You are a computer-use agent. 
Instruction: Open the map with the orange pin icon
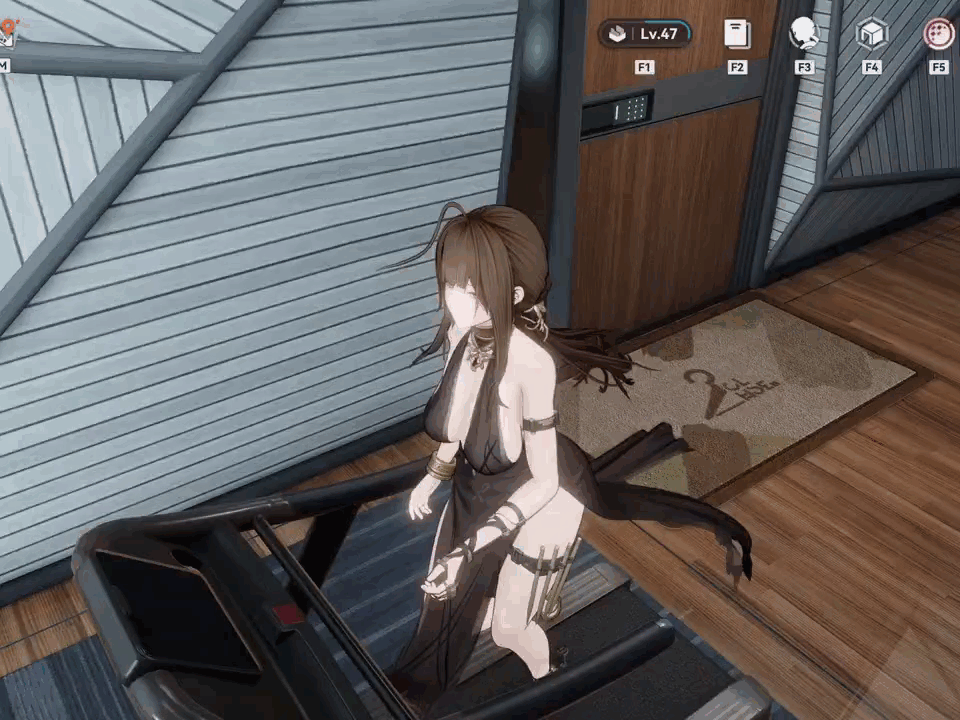6,36
